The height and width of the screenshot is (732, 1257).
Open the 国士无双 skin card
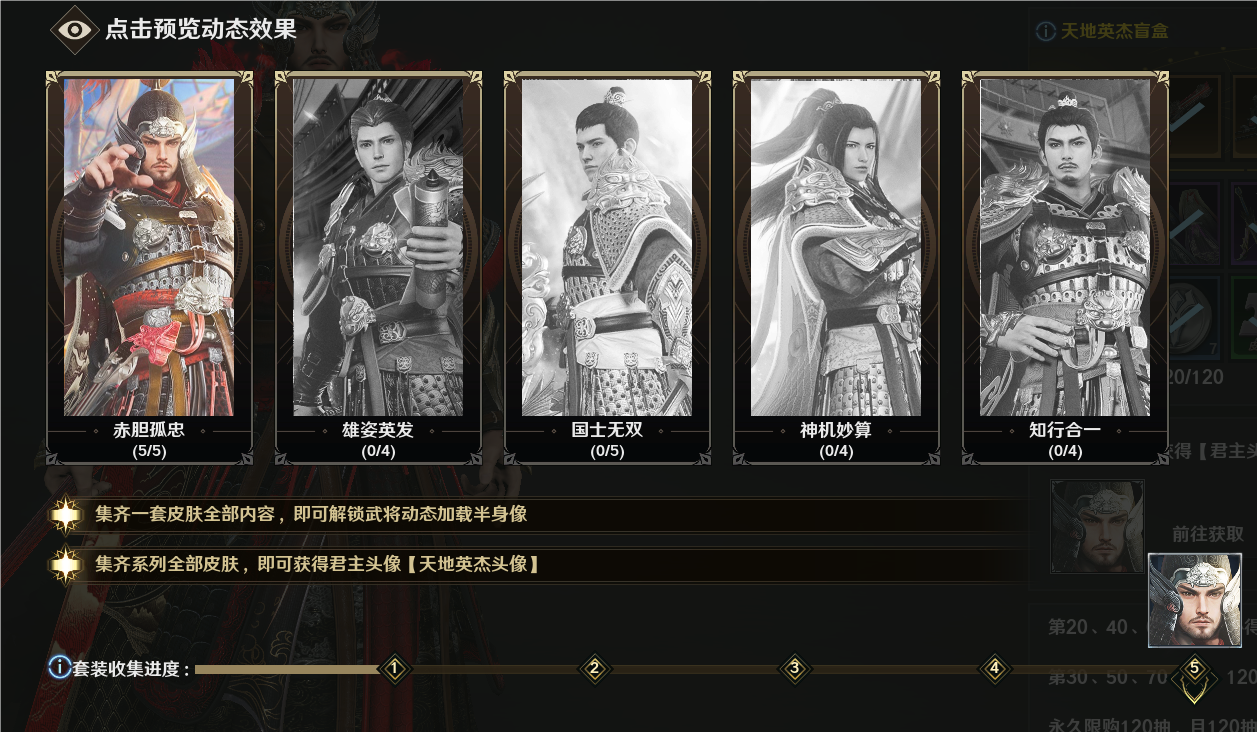[607, 266]
